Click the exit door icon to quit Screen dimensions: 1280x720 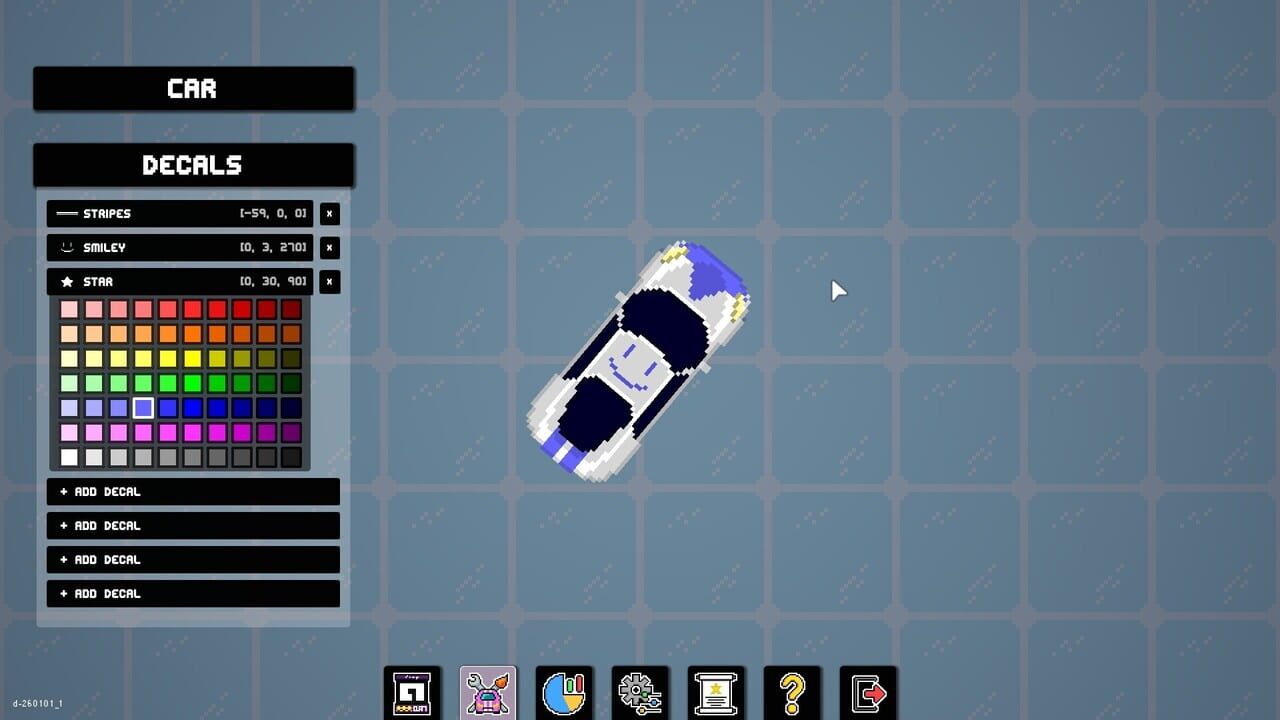[x=868, y=690]
